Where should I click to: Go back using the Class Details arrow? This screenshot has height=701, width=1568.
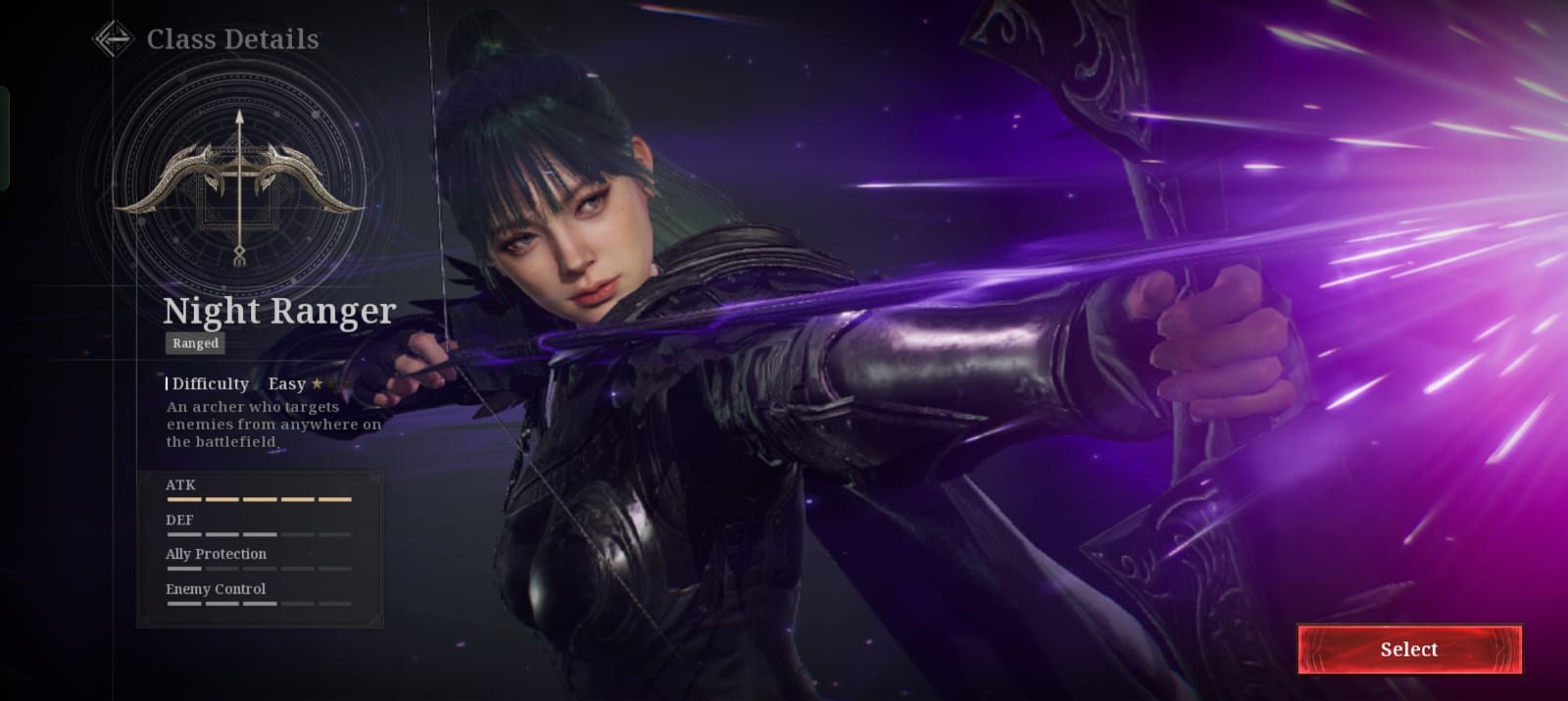[113, 39]
